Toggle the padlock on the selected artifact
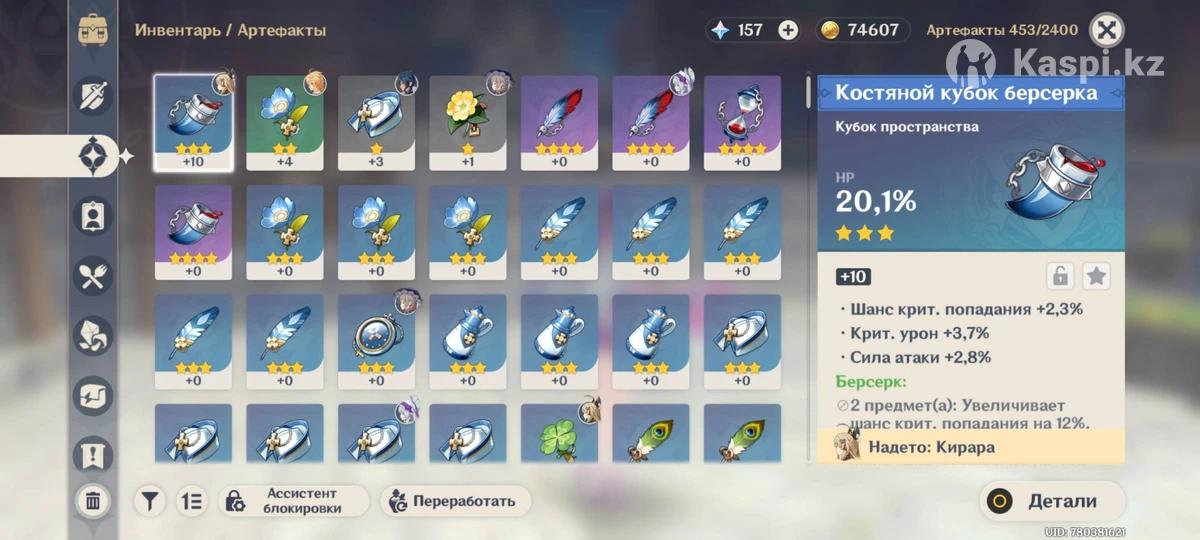1200x540 pixels. (x=1060, y=276)
